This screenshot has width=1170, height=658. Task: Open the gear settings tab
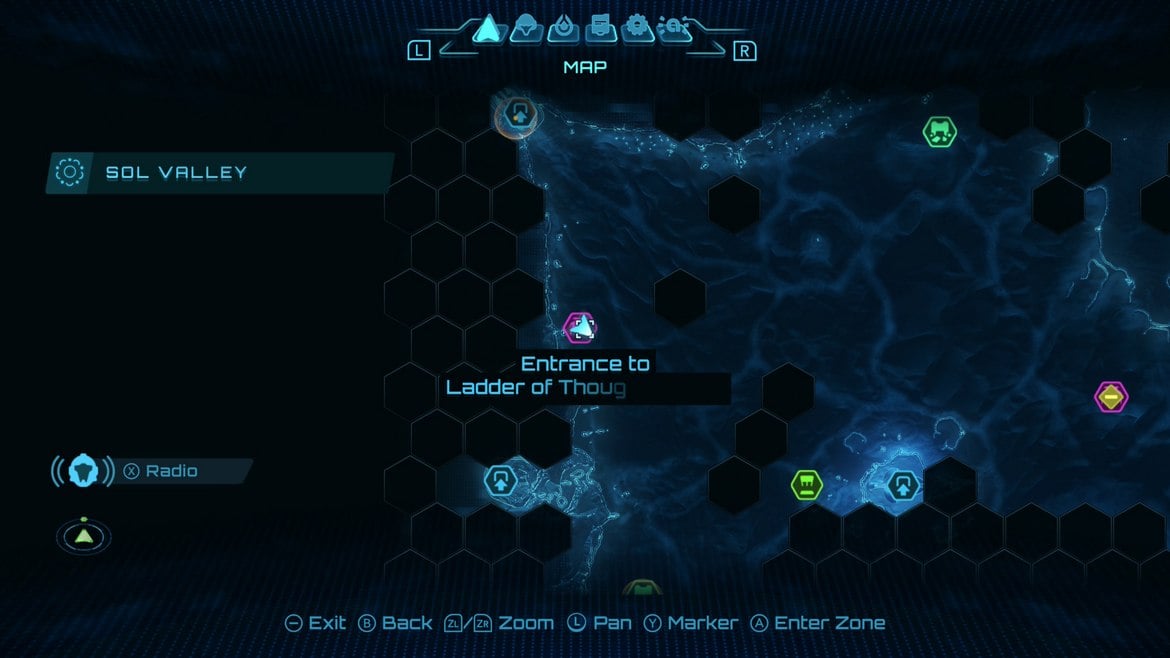coord(637,28)
